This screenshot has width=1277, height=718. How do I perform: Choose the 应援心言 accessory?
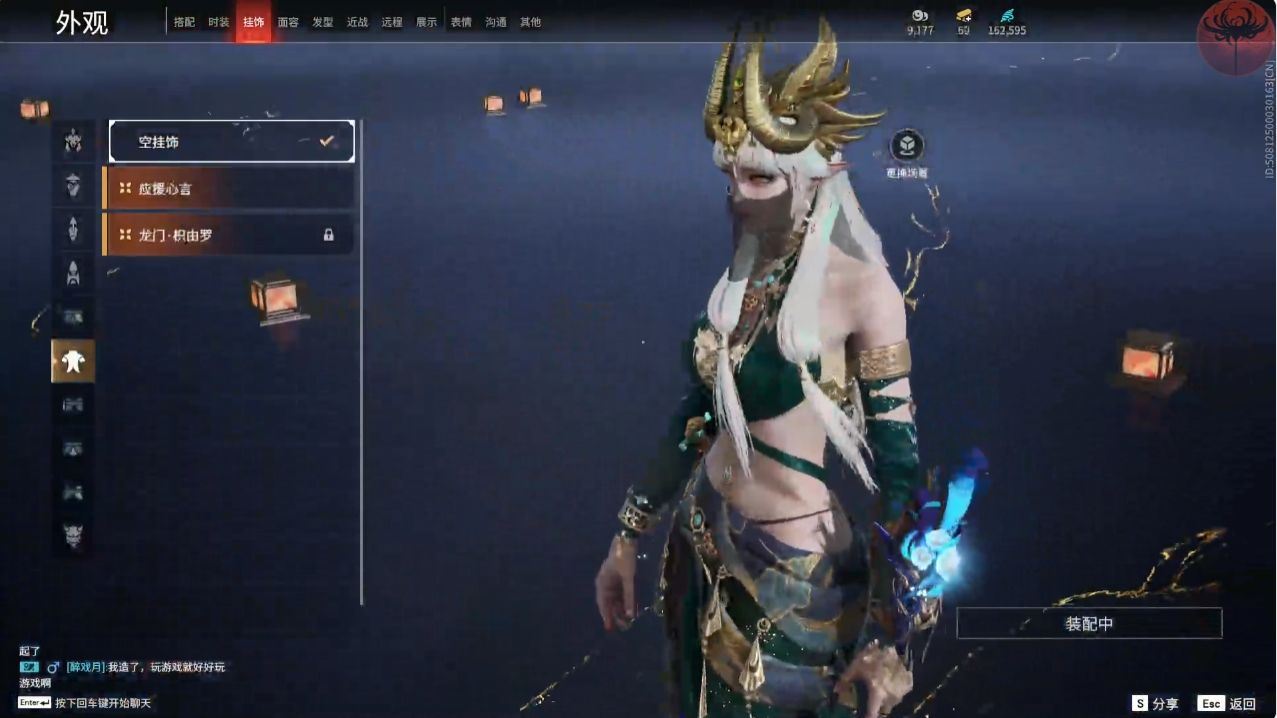click(x=229, y=188)
